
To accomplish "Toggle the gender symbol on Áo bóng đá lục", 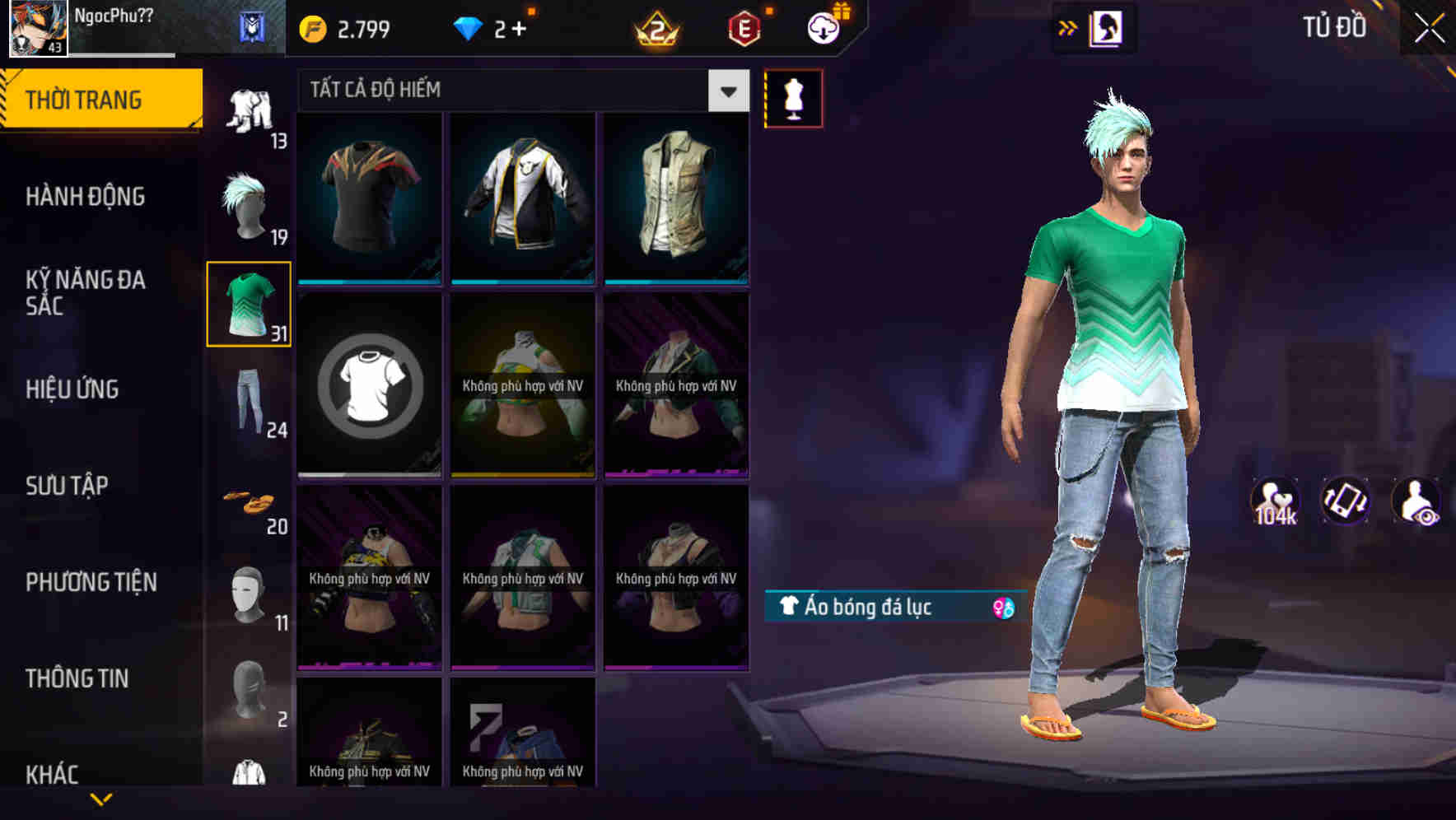I will [x=1003, y=608].
